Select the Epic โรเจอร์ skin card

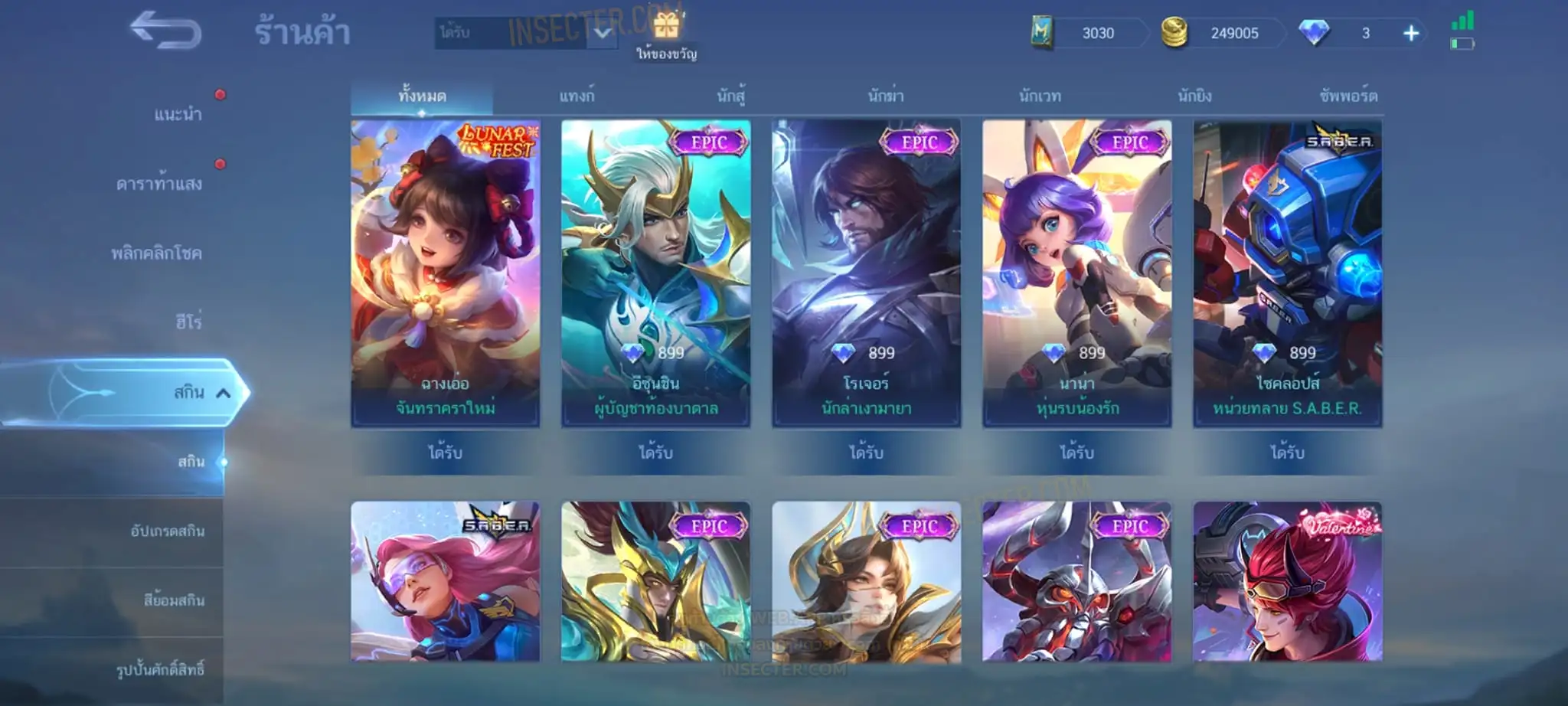click(x=866, y=272)
